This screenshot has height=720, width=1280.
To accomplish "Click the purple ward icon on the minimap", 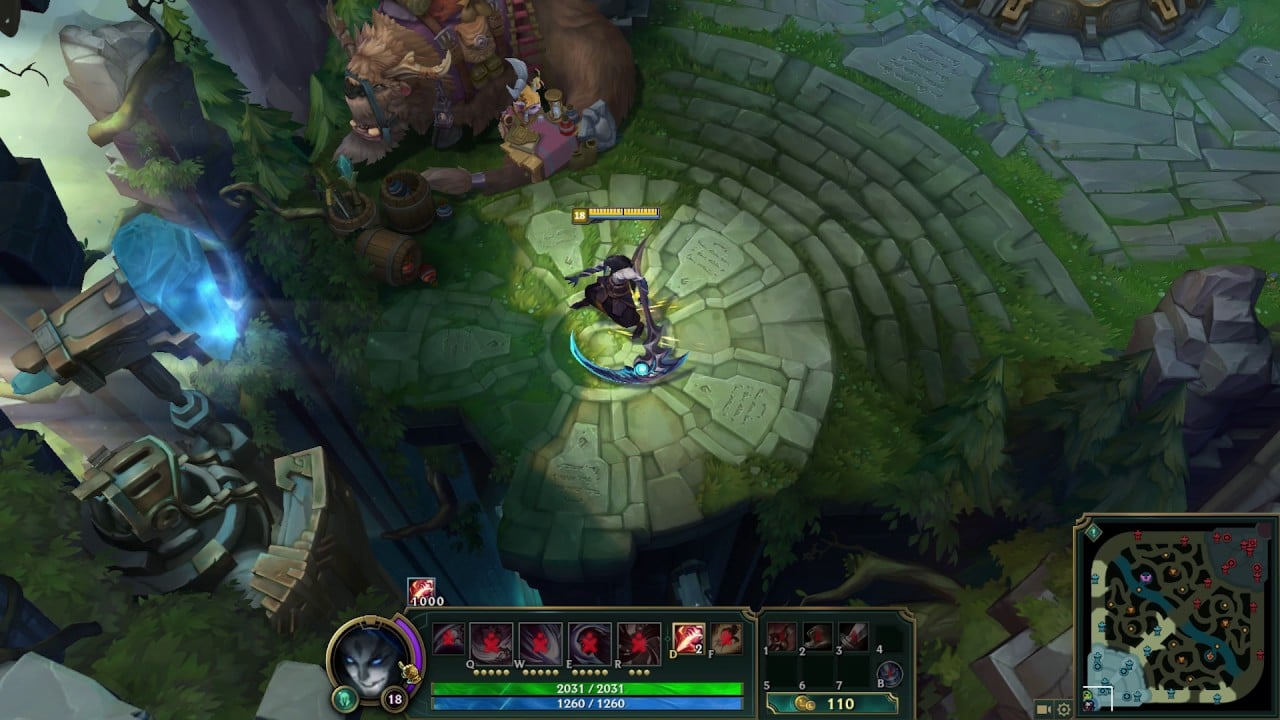I will [x=1144, y=577].
